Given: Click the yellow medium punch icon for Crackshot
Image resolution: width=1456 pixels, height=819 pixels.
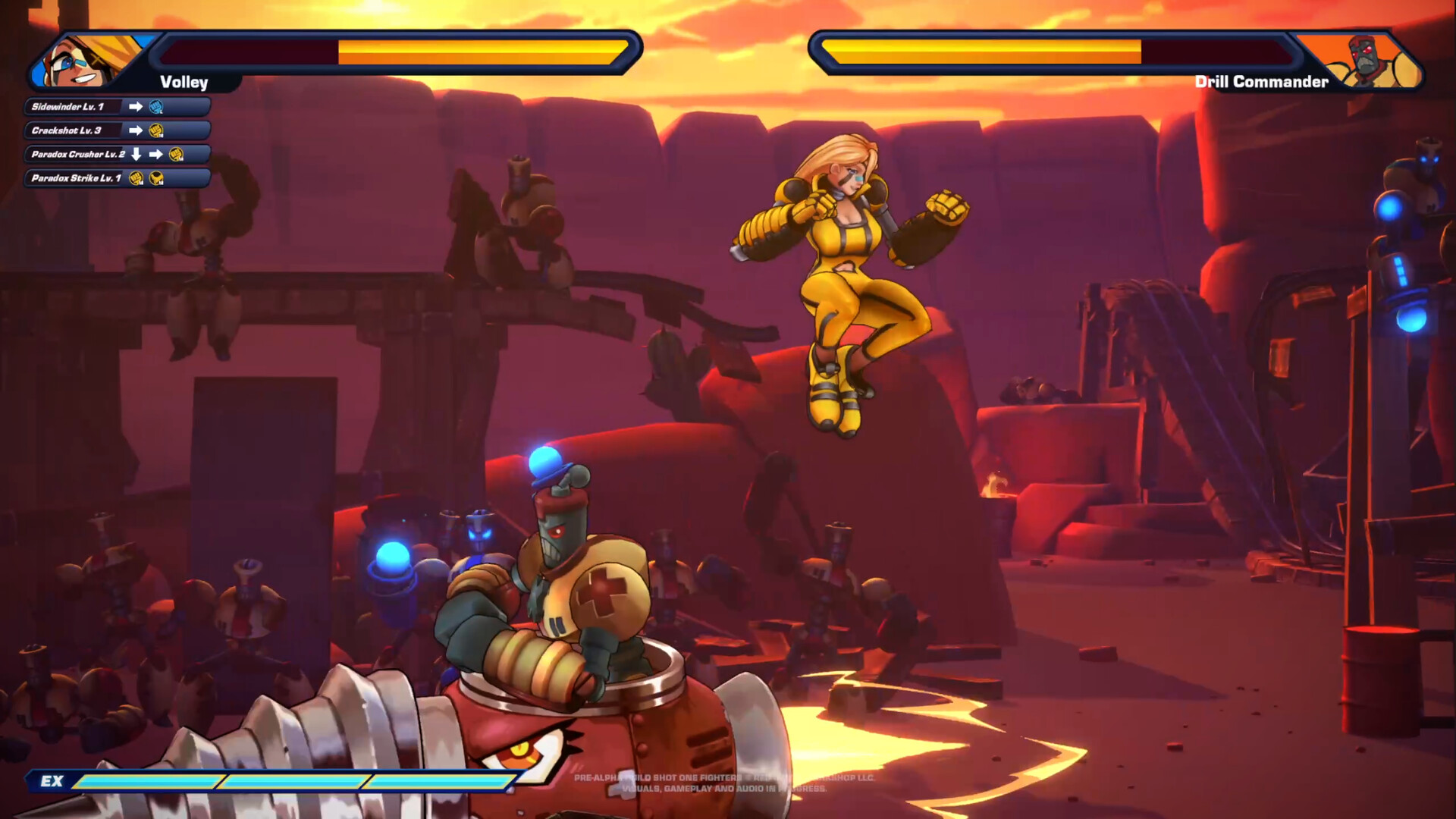Looking at the screenshot, I should click(x=156, y=130).
